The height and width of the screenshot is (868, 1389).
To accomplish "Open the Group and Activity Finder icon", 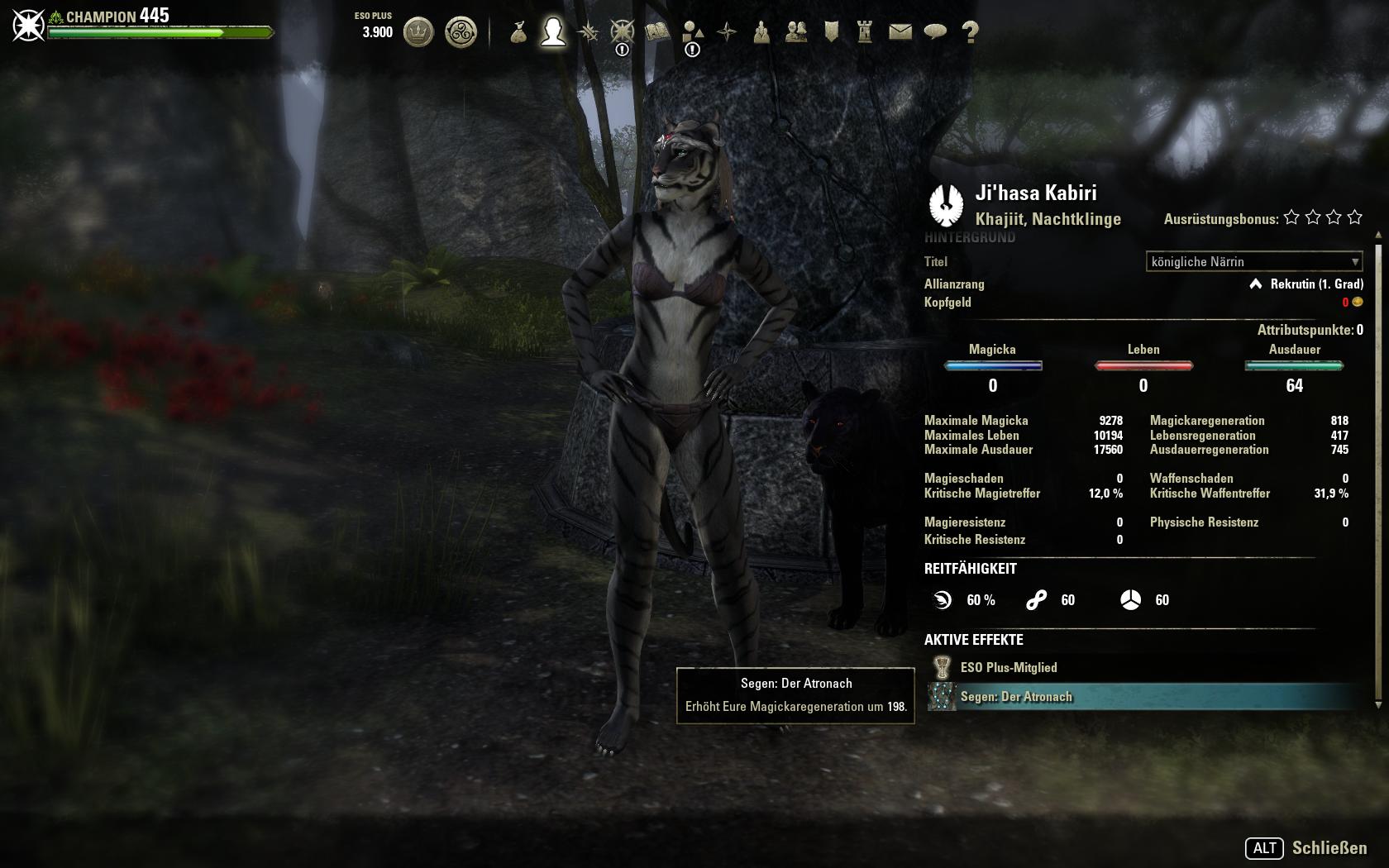I will [761, 33].
